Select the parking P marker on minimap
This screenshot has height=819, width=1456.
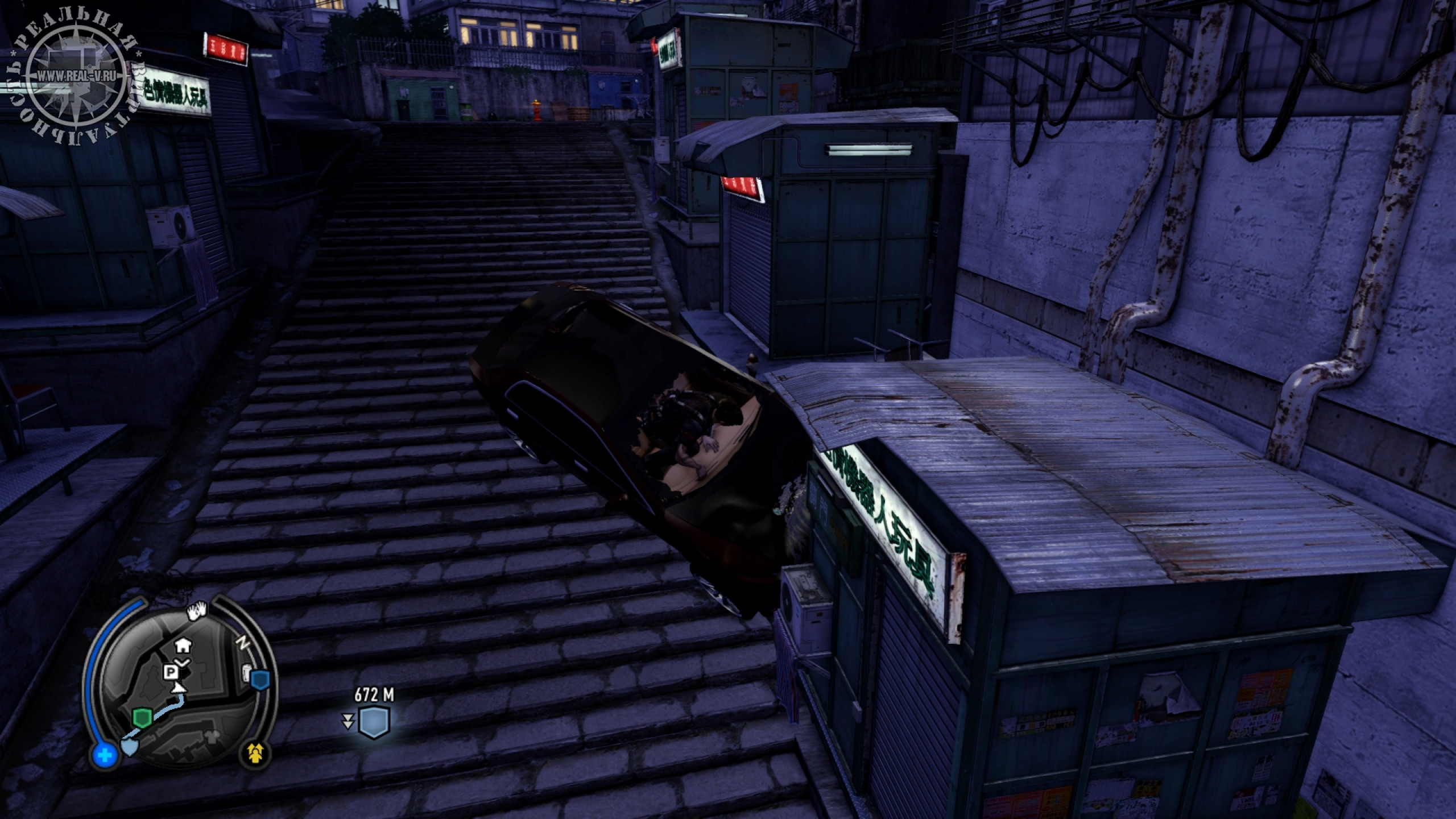[170, 673]
